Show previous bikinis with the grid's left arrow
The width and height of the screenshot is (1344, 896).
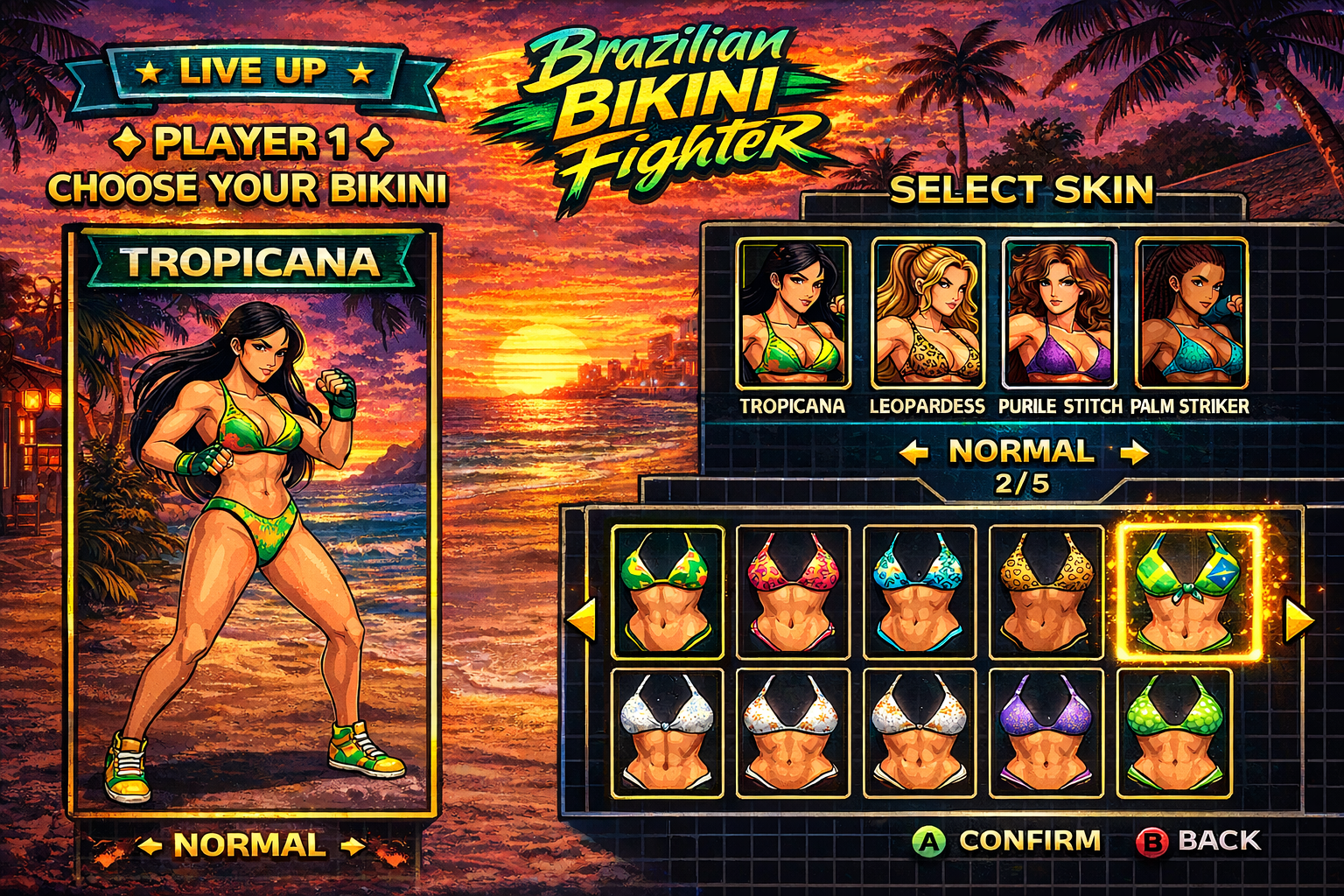[582, 619]
